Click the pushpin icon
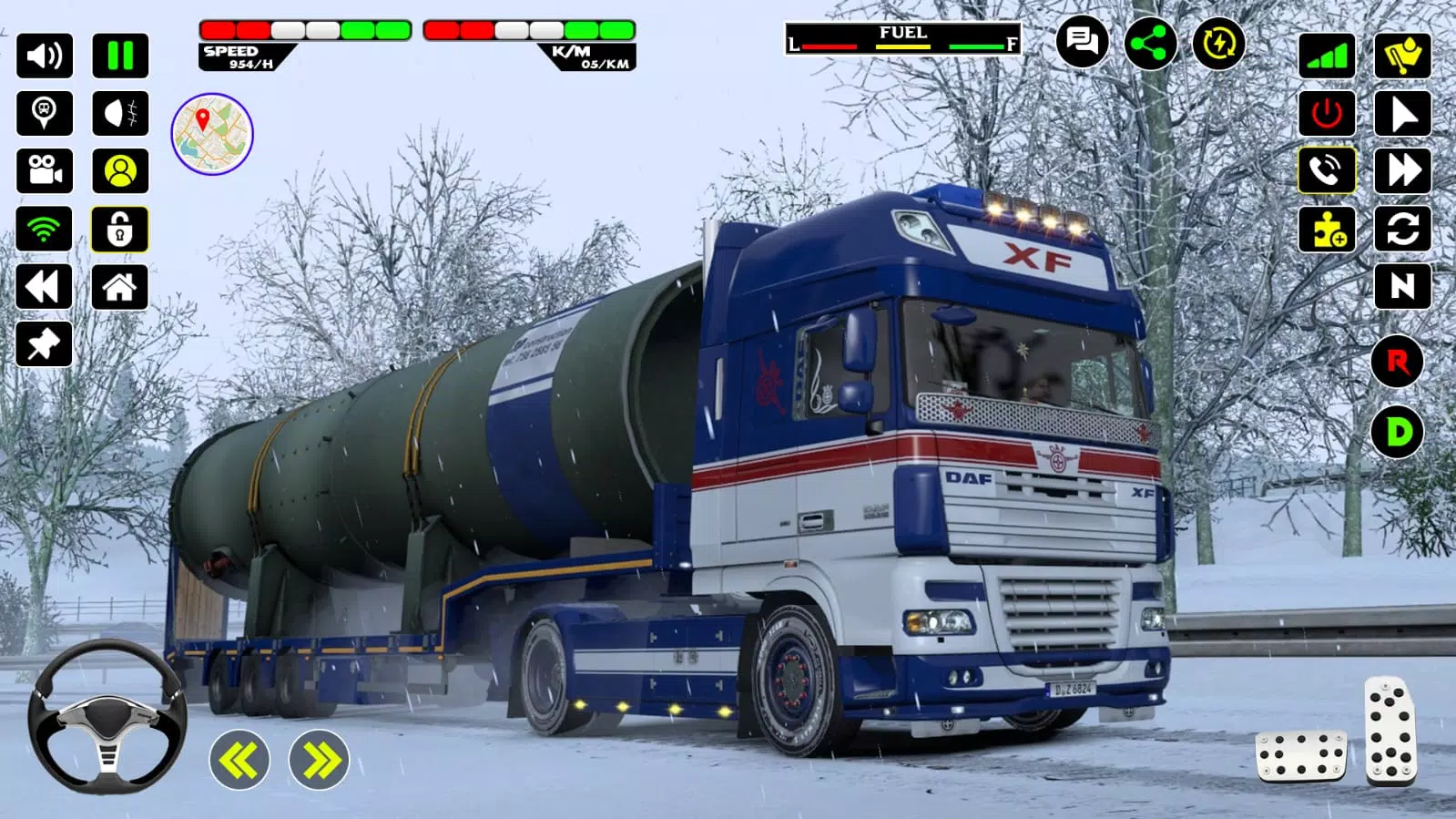The image size is (1456, 819). [x=45, y=344]
